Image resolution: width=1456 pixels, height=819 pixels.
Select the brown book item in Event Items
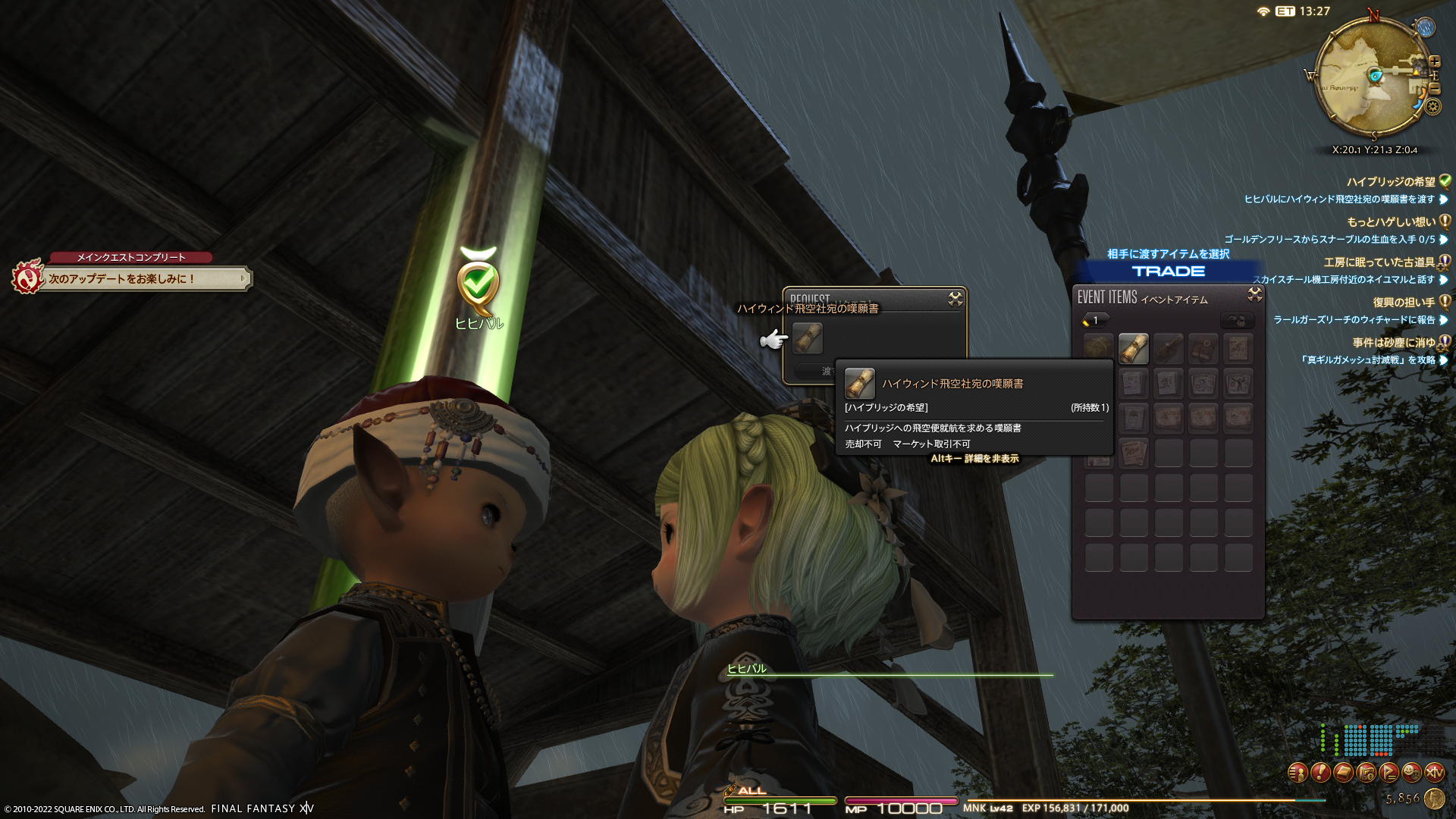(x=1203, y=349)
